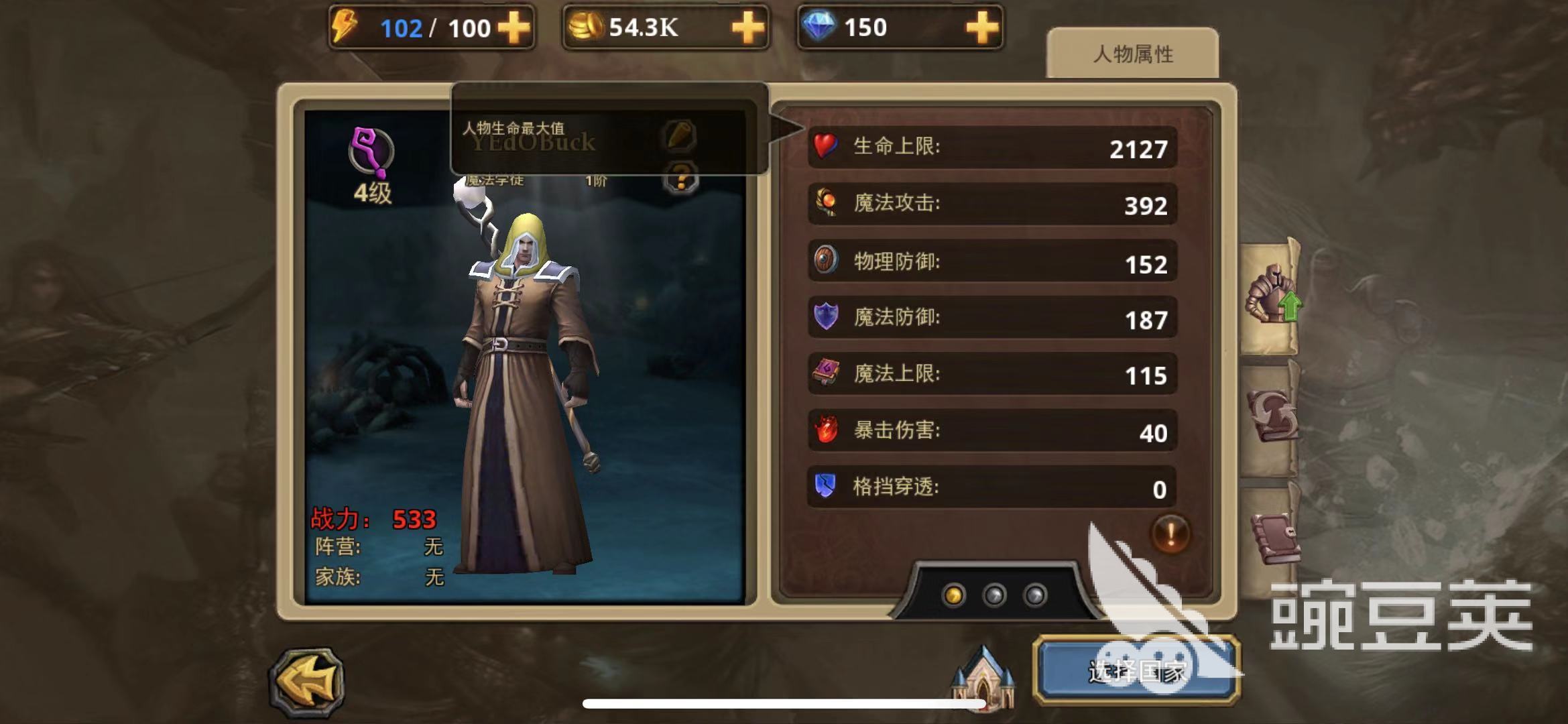
Task: Add diamonds using the plus button
Action: [982, 28]
